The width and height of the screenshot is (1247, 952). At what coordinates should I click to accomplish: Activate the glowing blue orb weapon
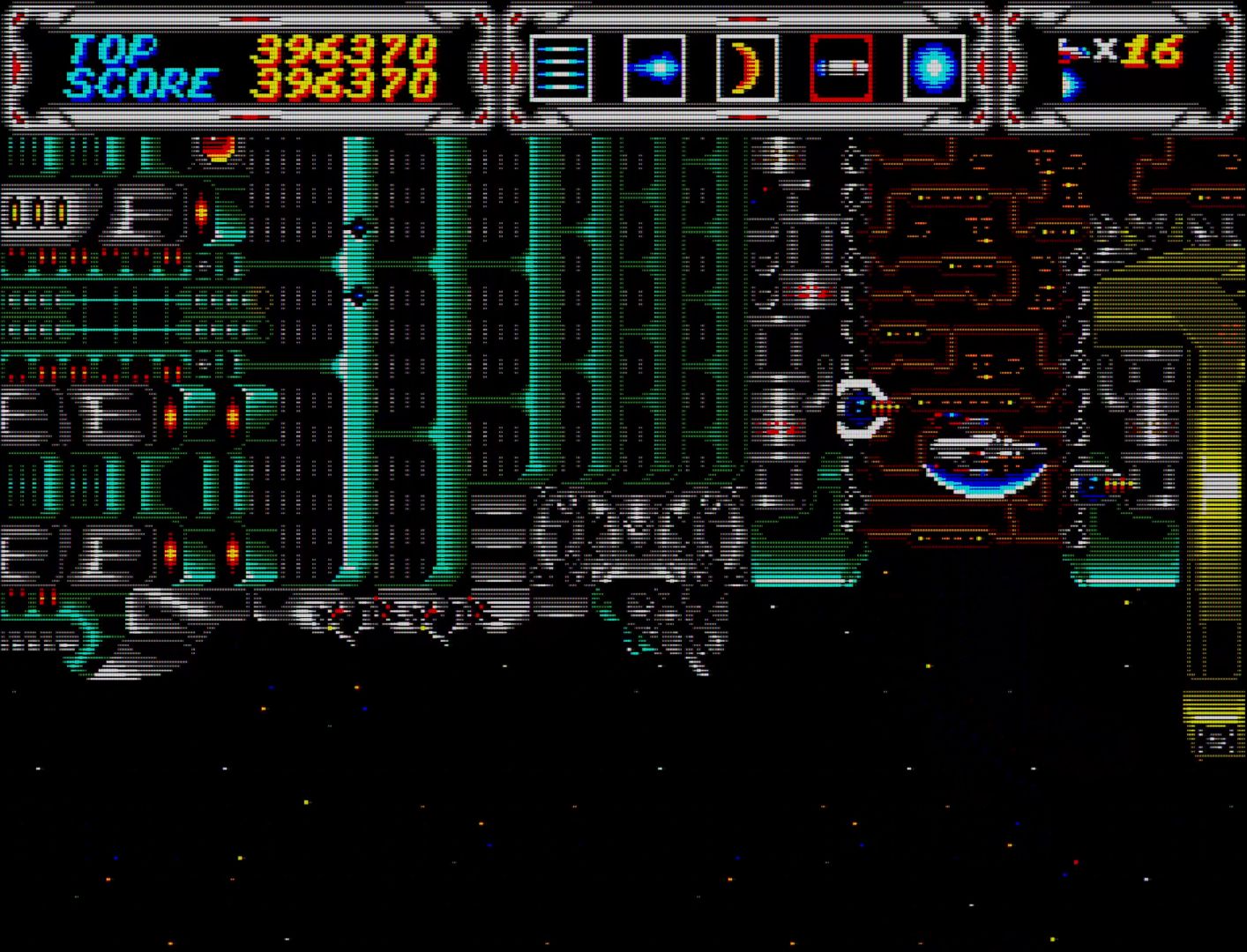tap(934, 68)
